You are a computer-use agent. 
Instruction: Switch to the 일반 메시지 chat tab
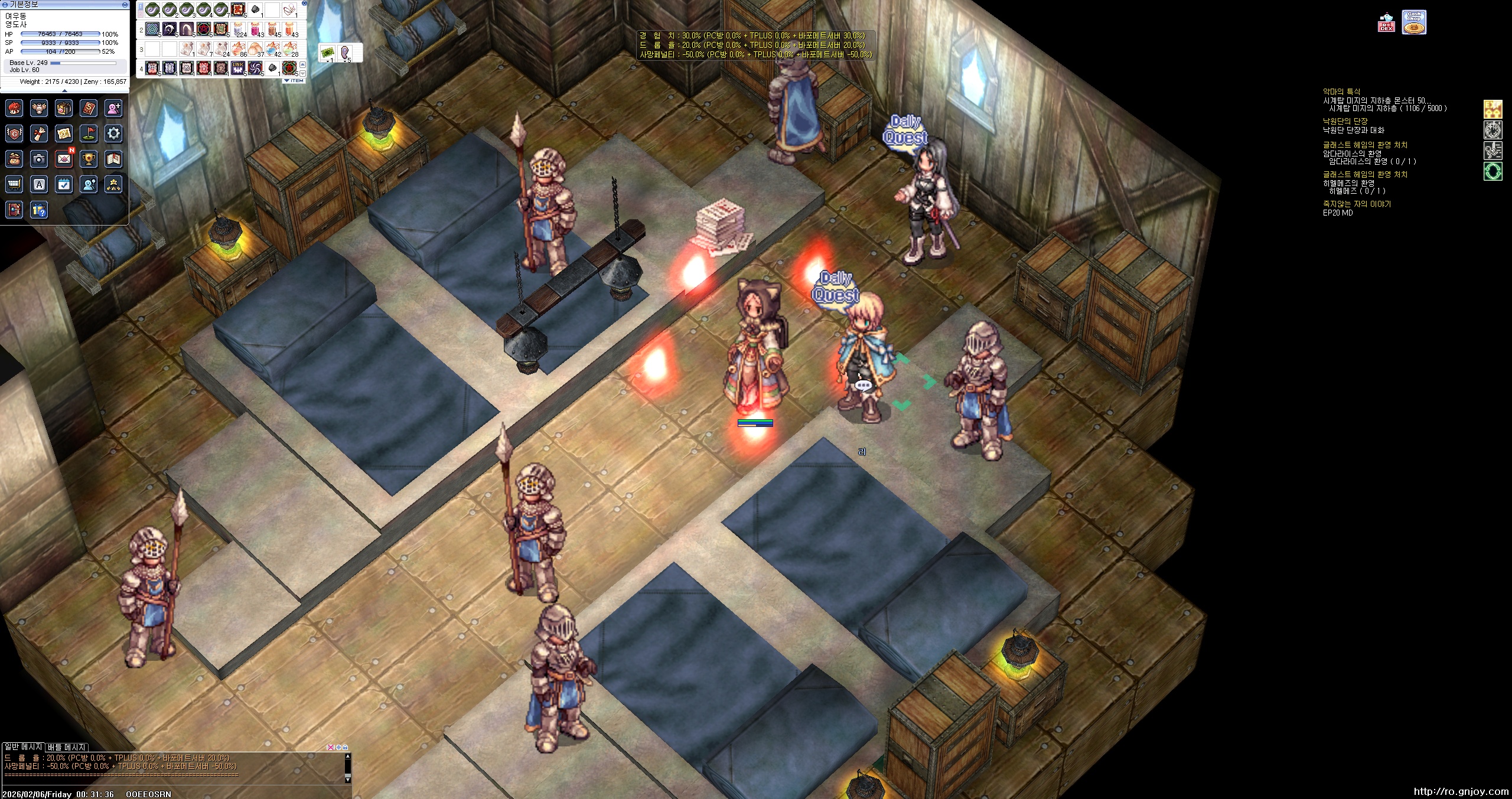(x=23, y=747)
